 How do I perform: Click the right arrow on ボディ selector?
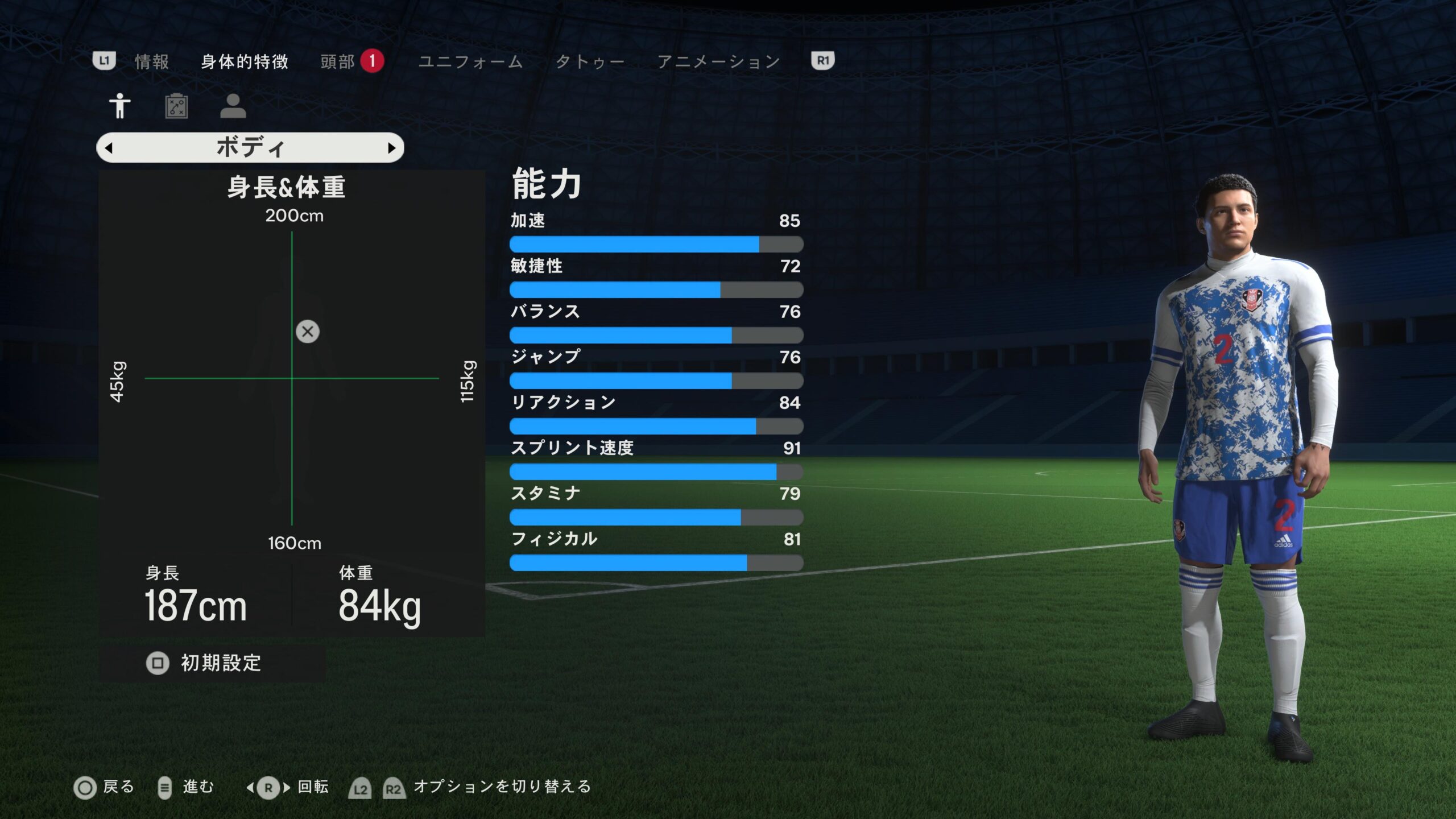pos(391,148)
